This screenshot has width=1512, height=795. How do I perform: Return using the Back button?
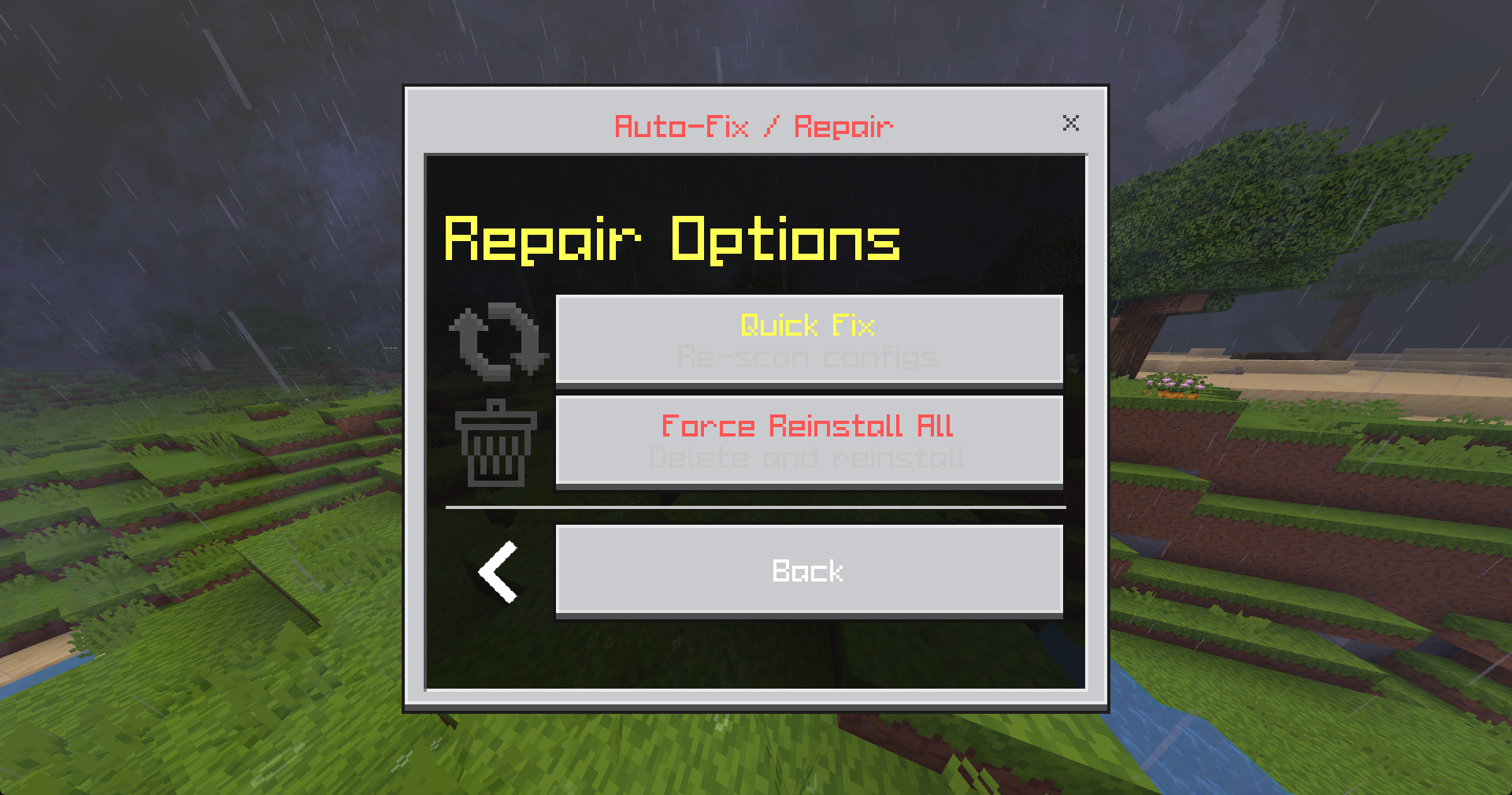click(x=807, y=570)
